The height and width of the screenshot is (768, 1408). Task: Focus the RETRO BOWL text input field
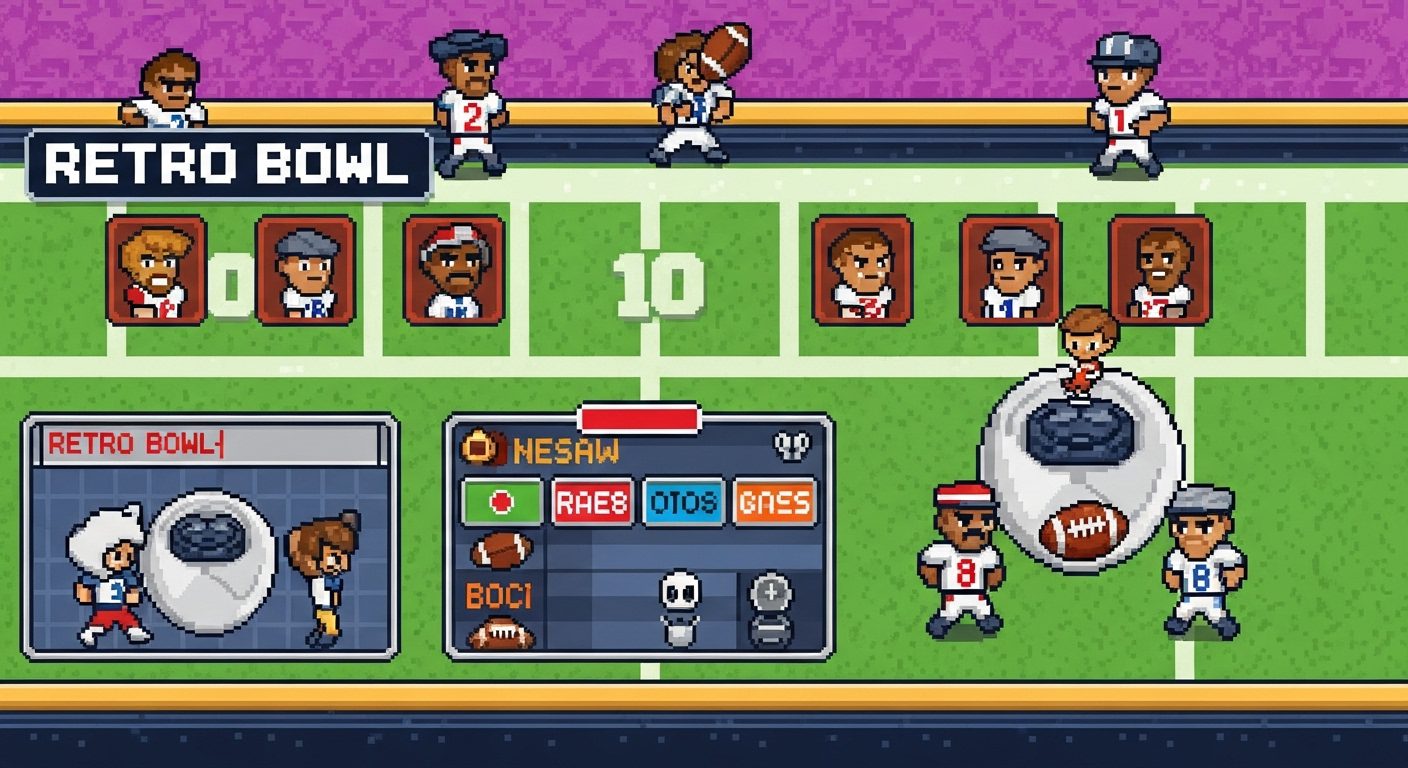[x=210, y=444]
